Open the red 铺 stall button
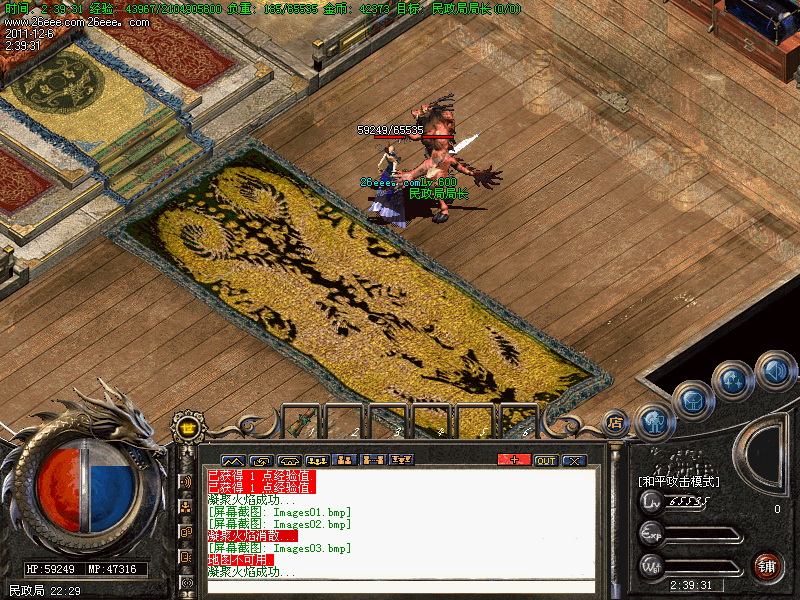Image resolution: width=800 pixels, height=600 pixels. tap(768, 567)
